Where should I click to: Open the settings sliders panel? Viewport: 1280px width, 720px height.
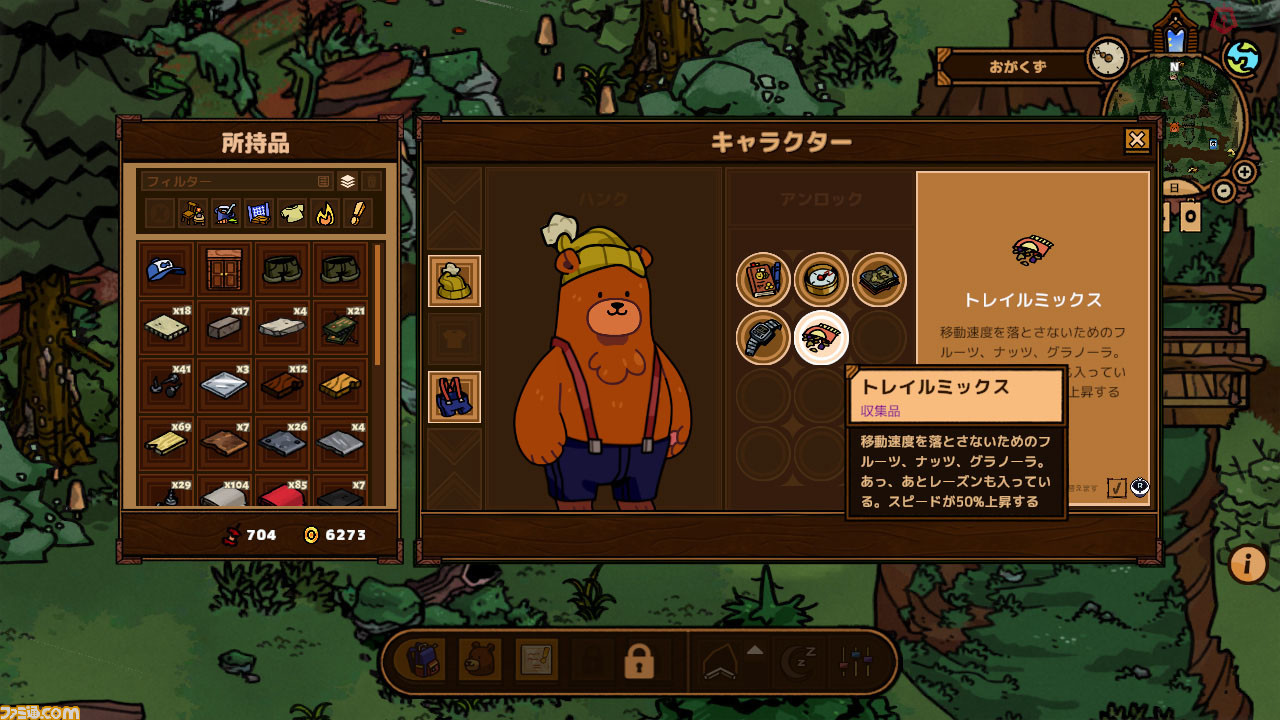pos(856,662)
